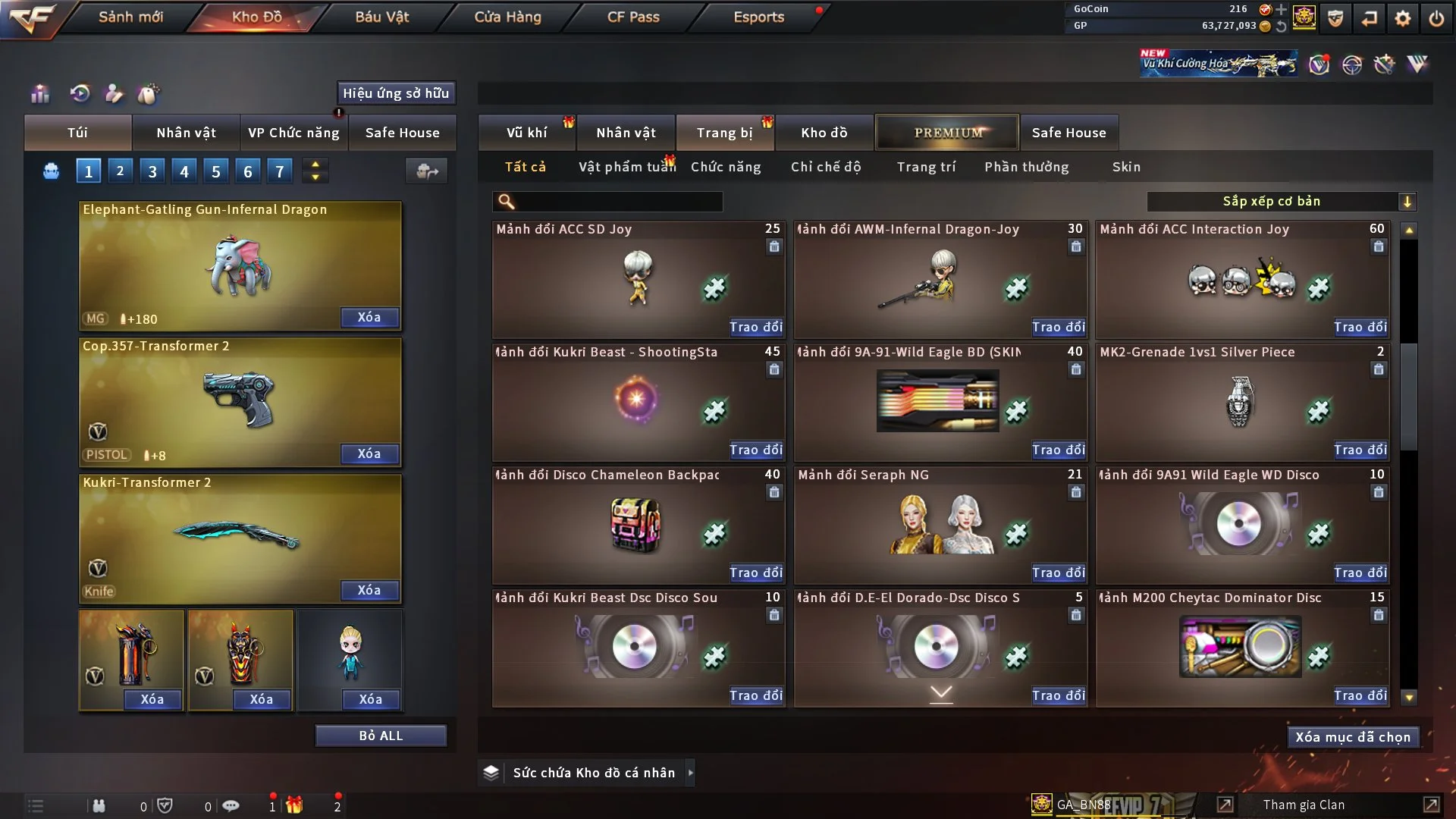Open the settings gear icon
1456x819 pixels.
pos(1403,18)
